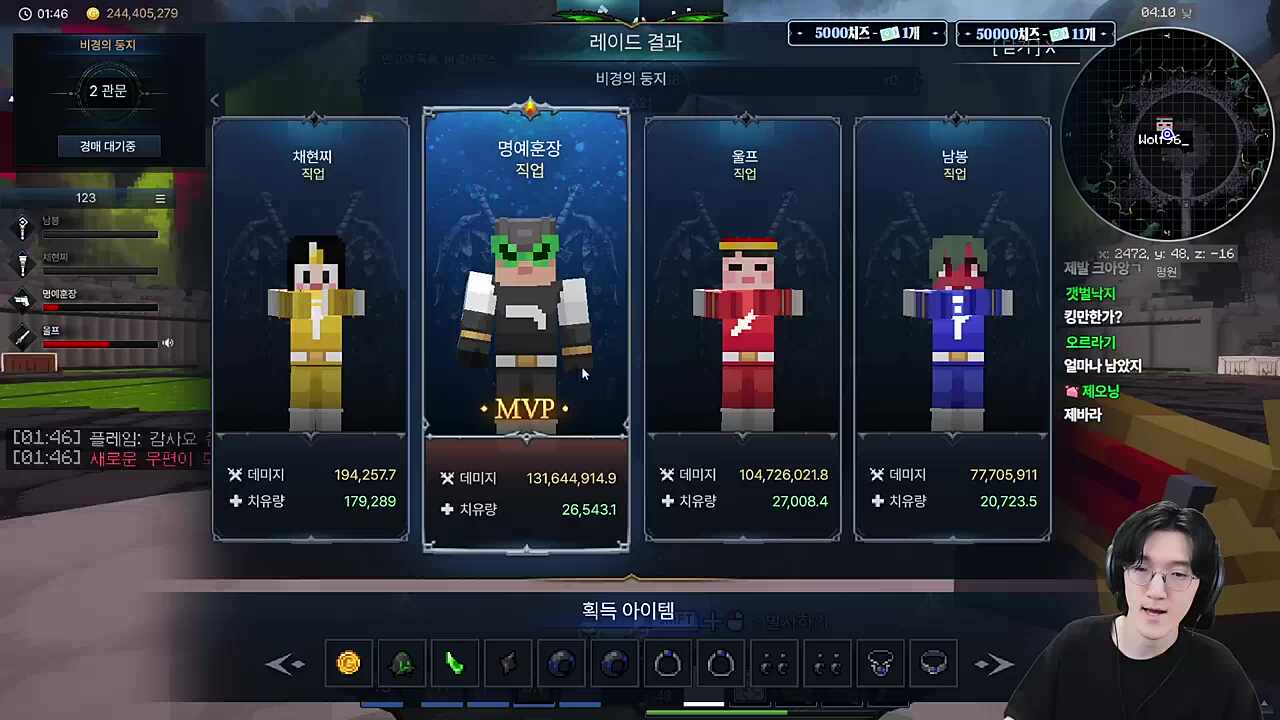Click the pistol icon next to 명예훈장
Image resolution: width=1280 pixels, height=720 pixels.
click(22, 299)
